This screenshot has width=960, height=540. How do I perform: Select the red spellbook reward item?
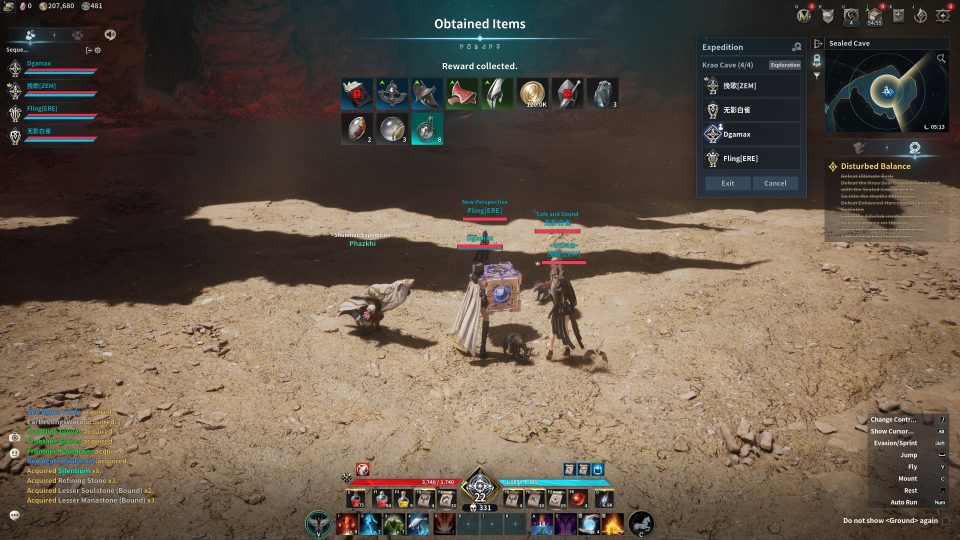click(357, 93)
